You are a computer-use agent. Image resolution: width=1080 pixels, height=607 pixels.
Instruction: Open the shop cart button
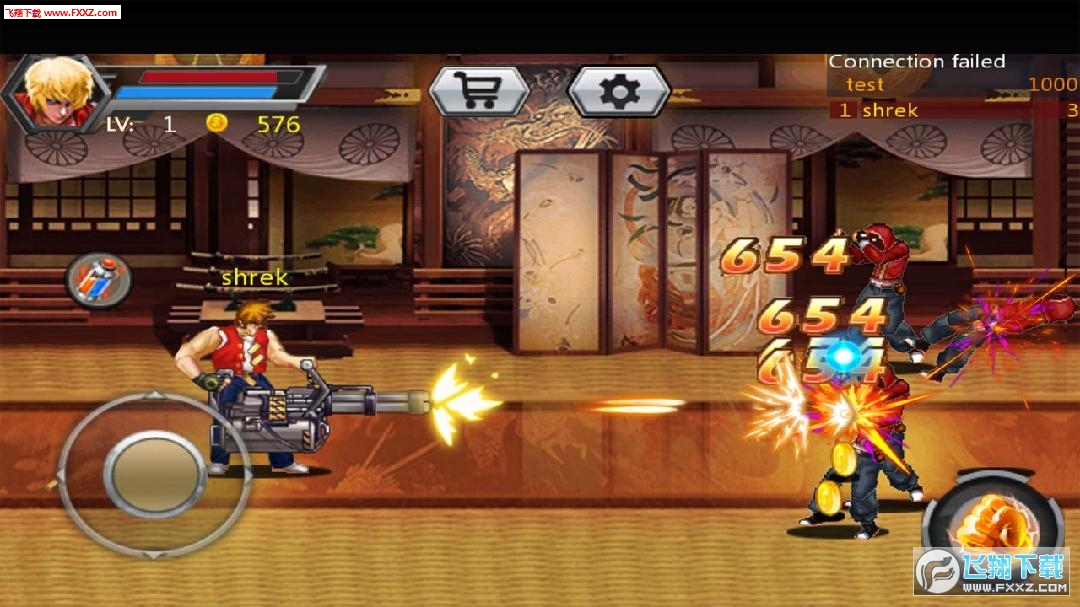tap(479, 92)
